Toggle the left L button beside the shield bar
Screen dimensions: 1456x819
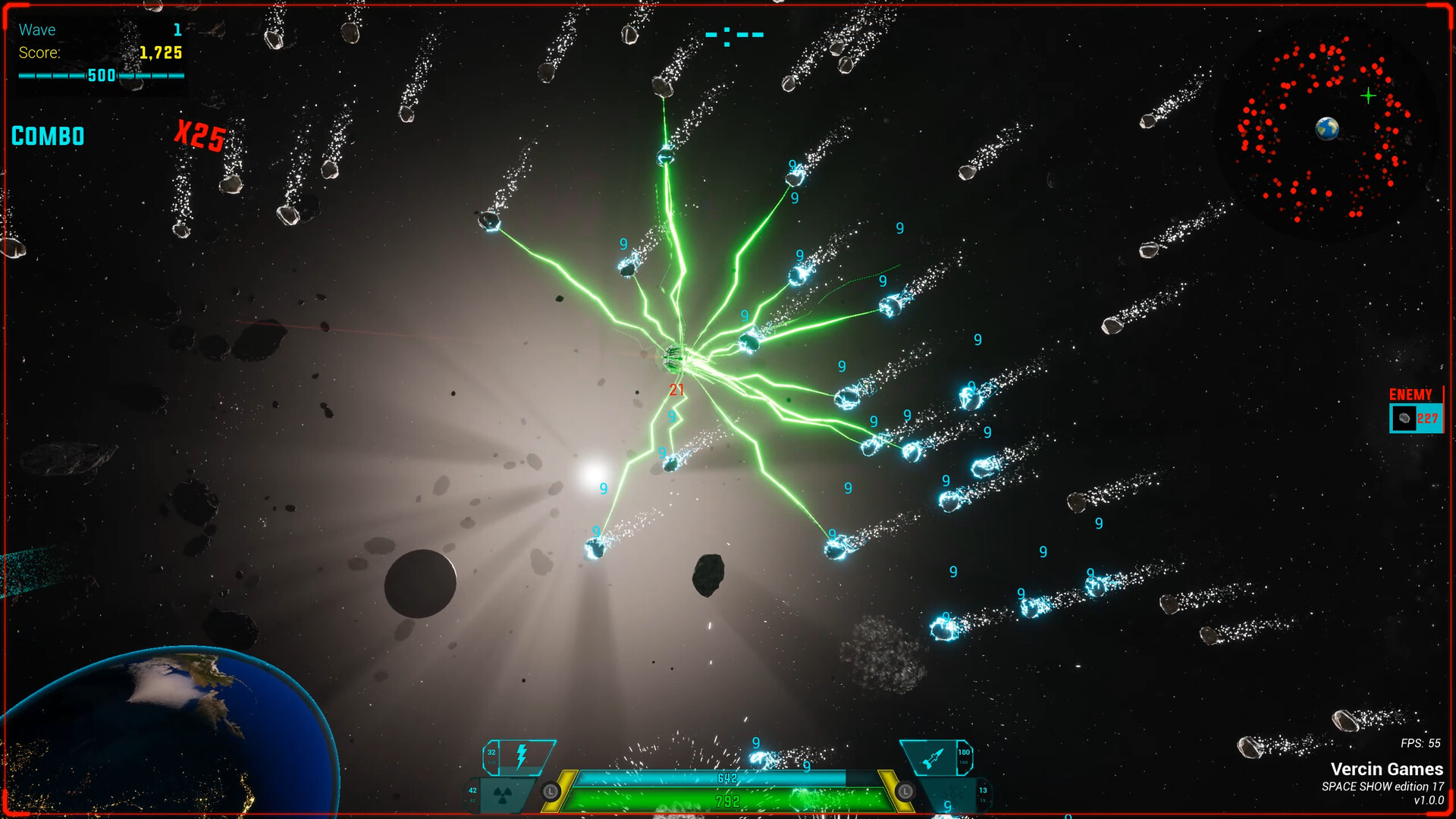click(x=551, y=790)
